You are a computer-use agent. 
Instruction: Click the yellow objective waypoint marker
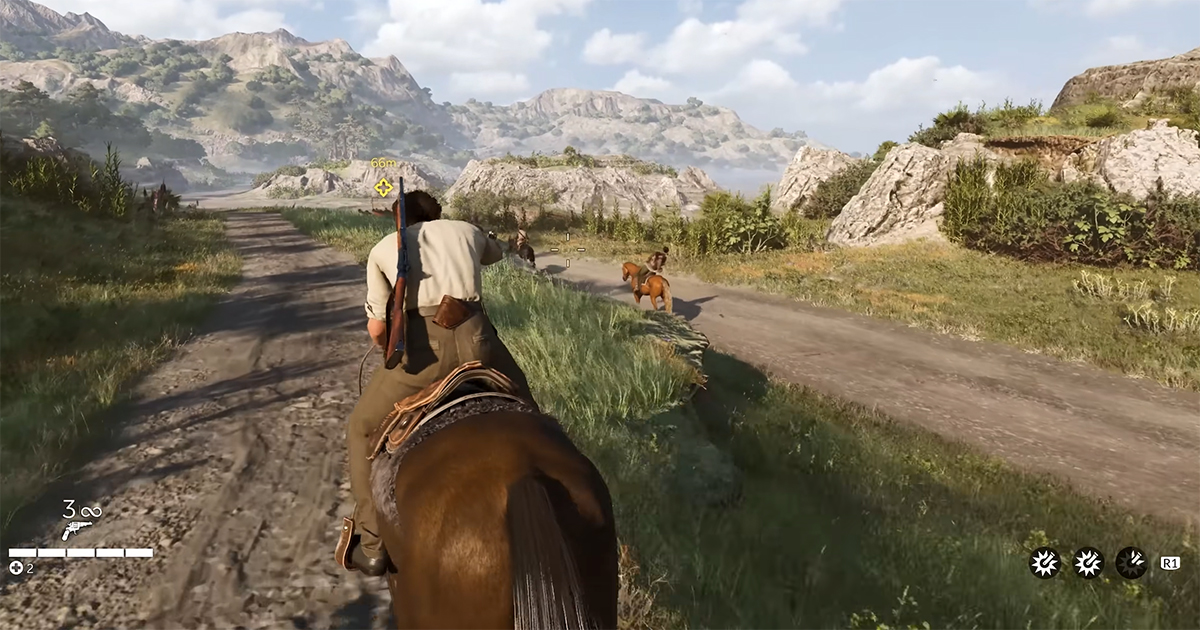pos(383,186)
